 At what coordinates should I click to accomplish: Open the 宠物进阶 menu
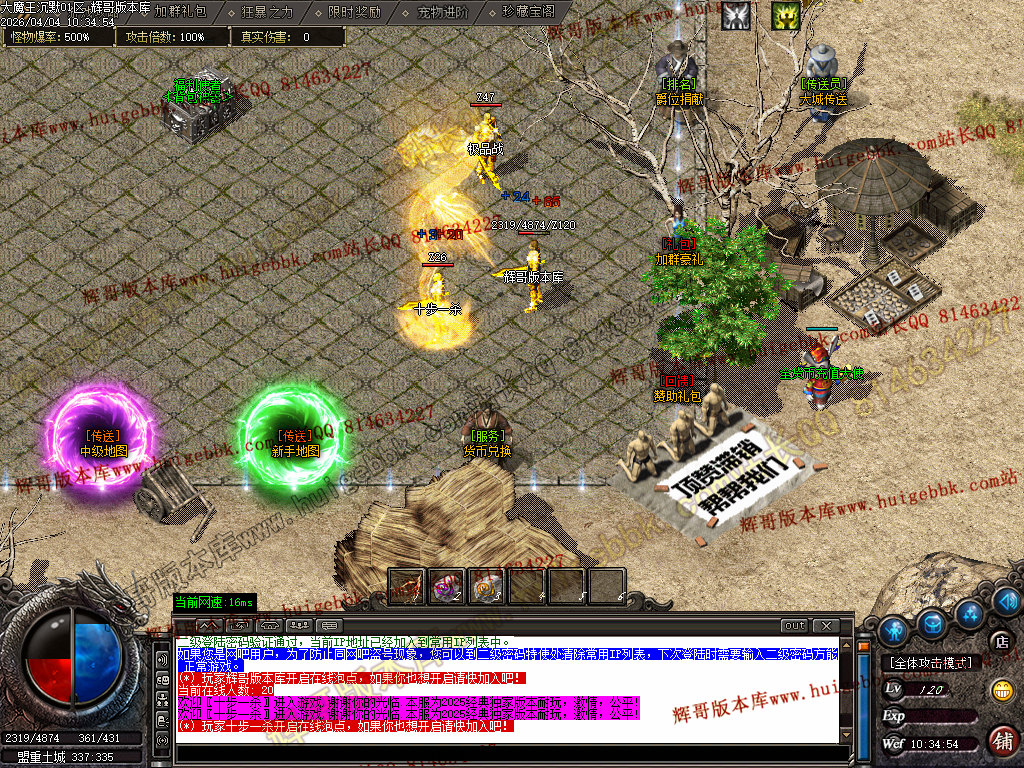441,12
